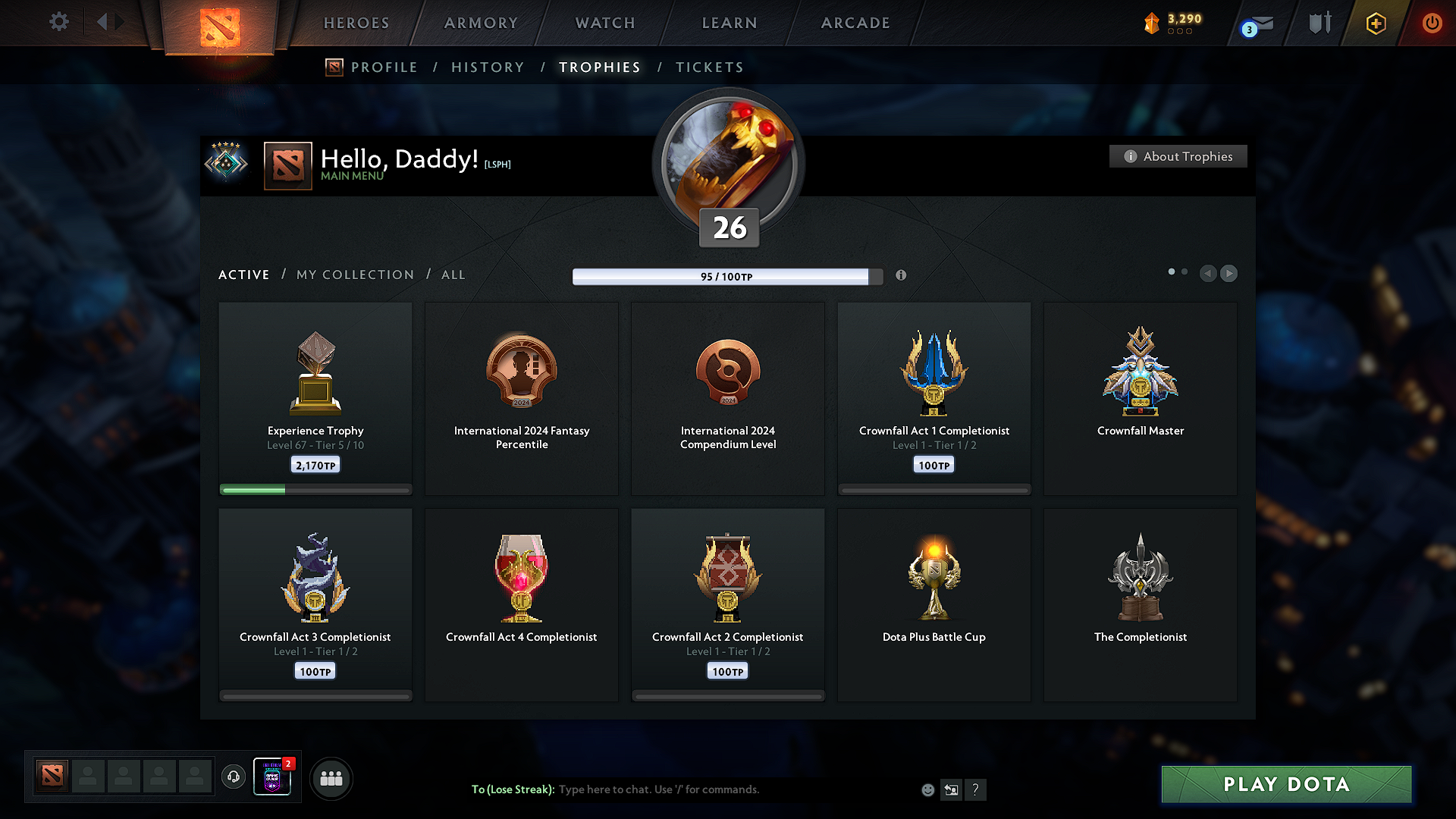Open the Dota Plus subscription icon

(1375, 23)
